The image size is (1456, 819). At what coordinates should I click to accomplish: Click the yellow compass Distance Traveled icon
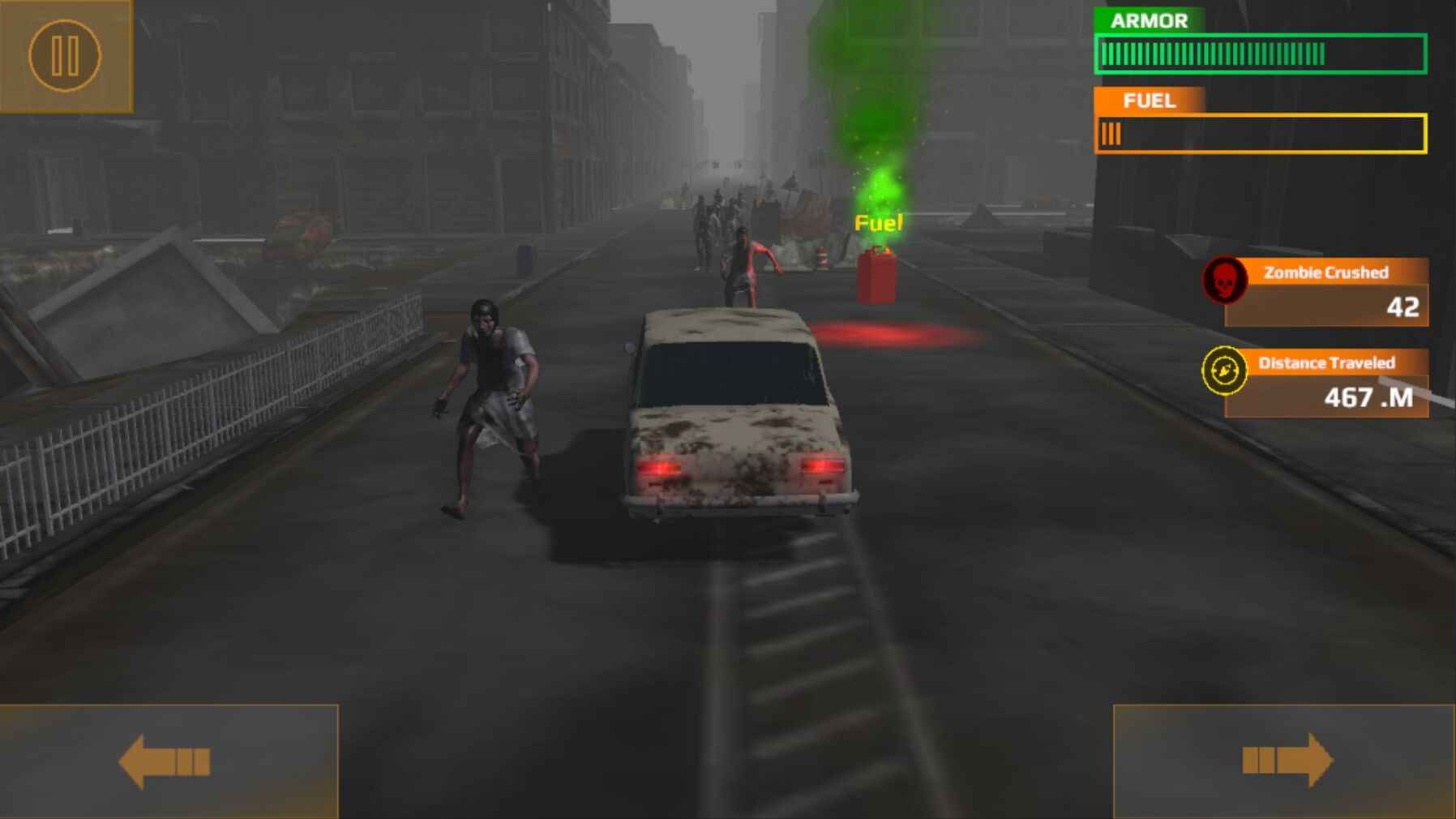coord(1227,371)
